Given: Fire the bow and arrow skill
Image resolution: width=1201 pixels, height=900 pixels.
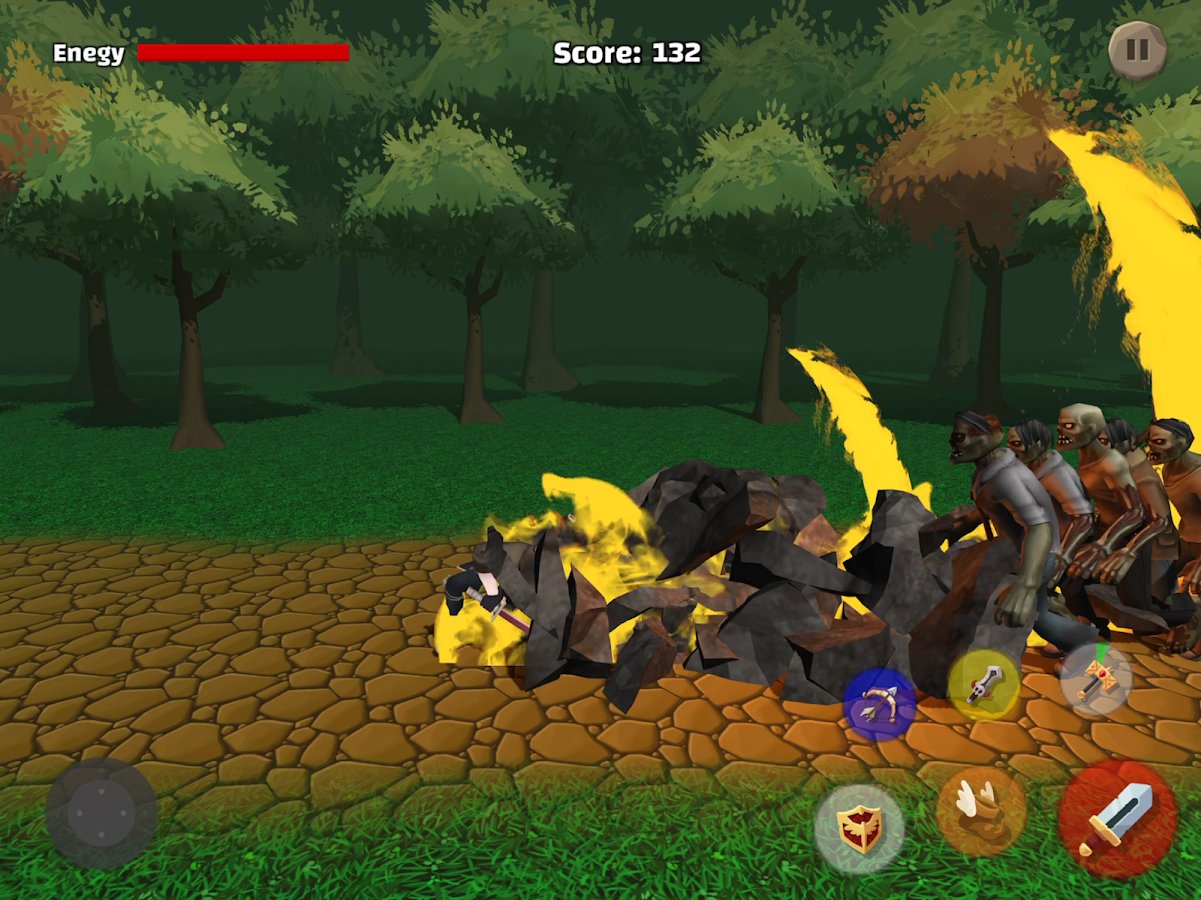Looking at the screenshot, I should tap(880, 704).
